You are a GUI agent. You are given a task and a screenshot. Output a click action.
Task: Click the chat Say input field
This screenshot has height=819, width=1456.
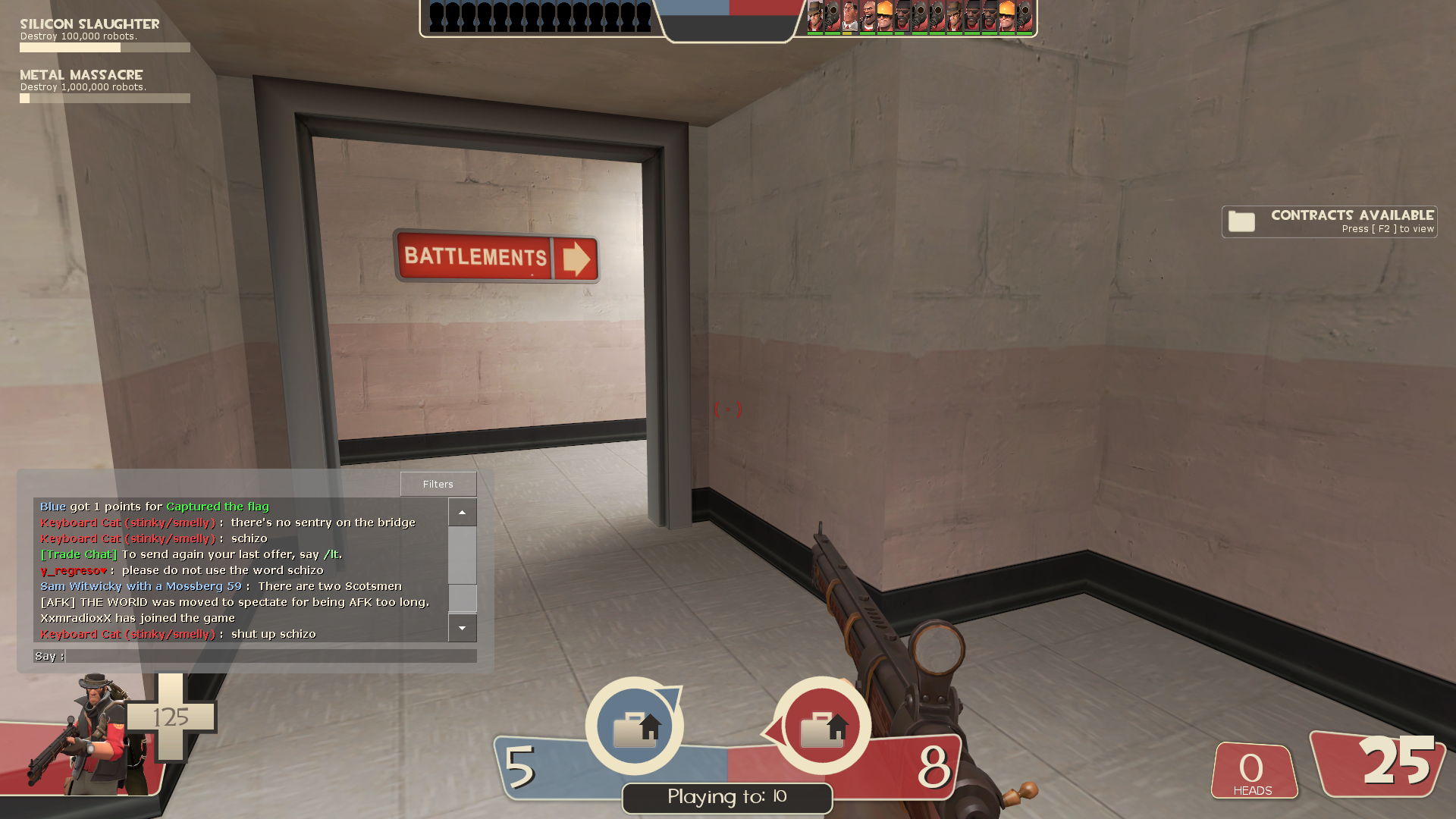(x=270, y=656)
